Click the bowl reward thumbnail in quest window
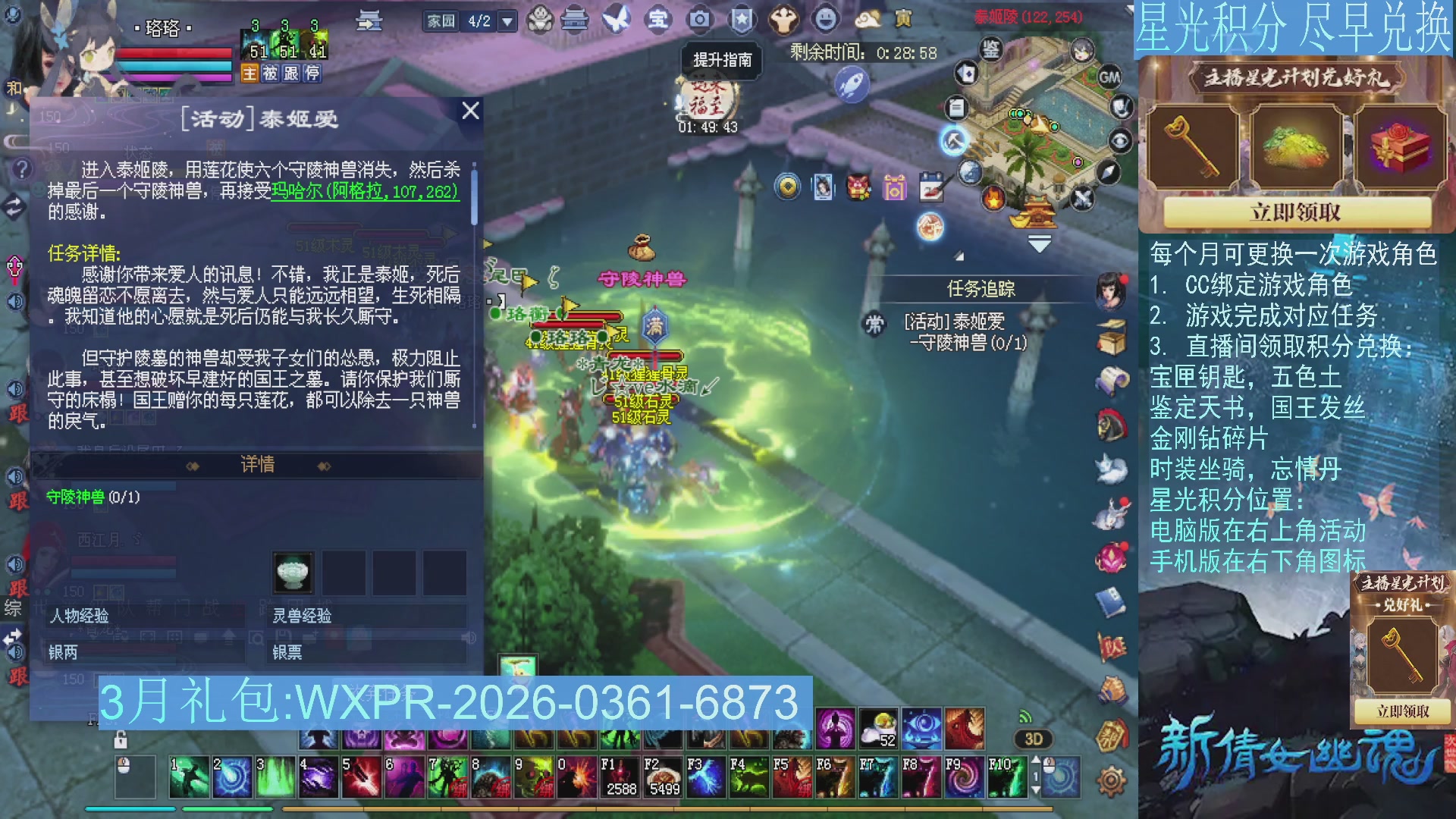The image size is (1456, 819). point(291,571)
